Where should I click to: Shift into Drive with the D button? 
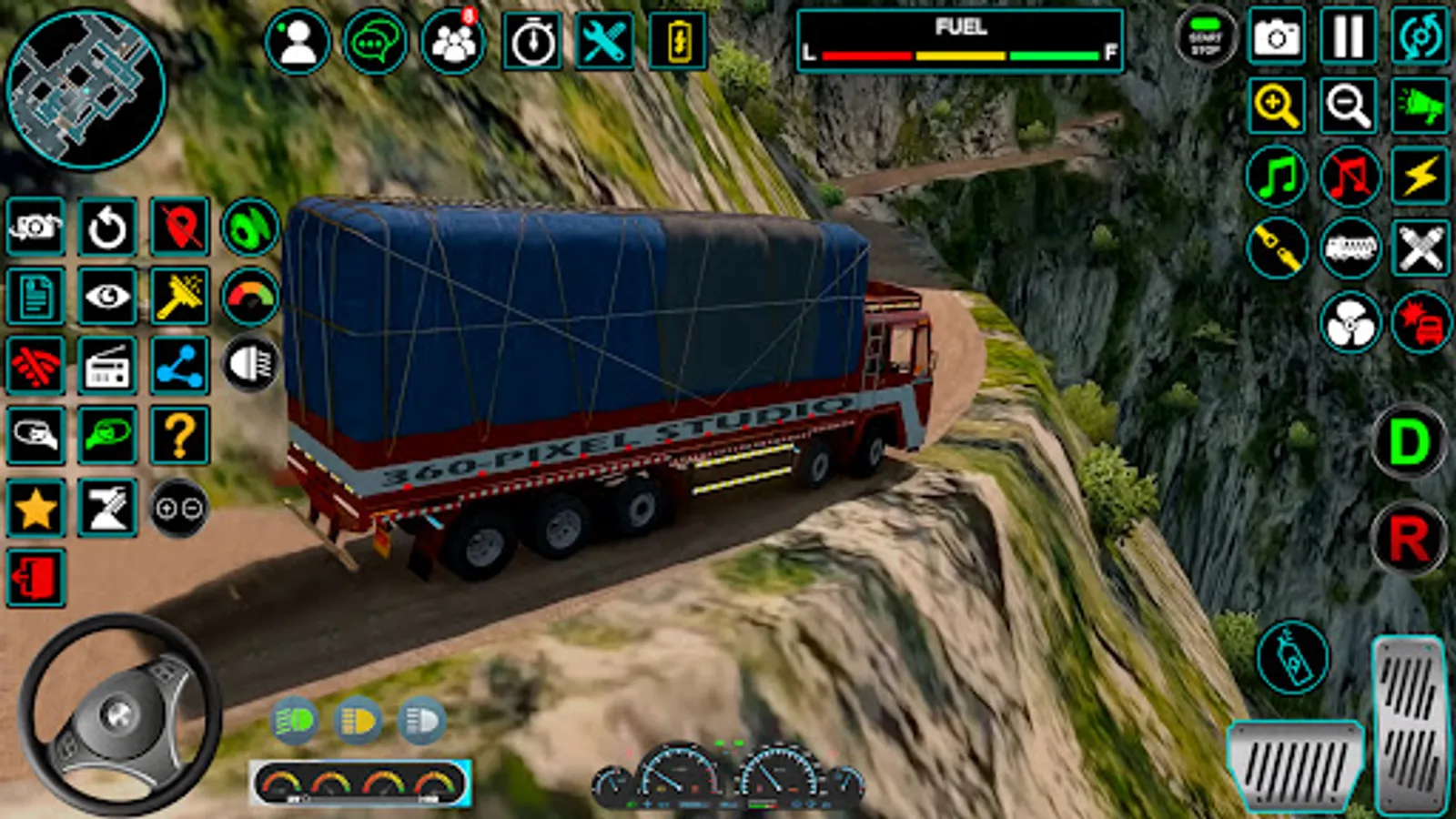click(1408, 443)
